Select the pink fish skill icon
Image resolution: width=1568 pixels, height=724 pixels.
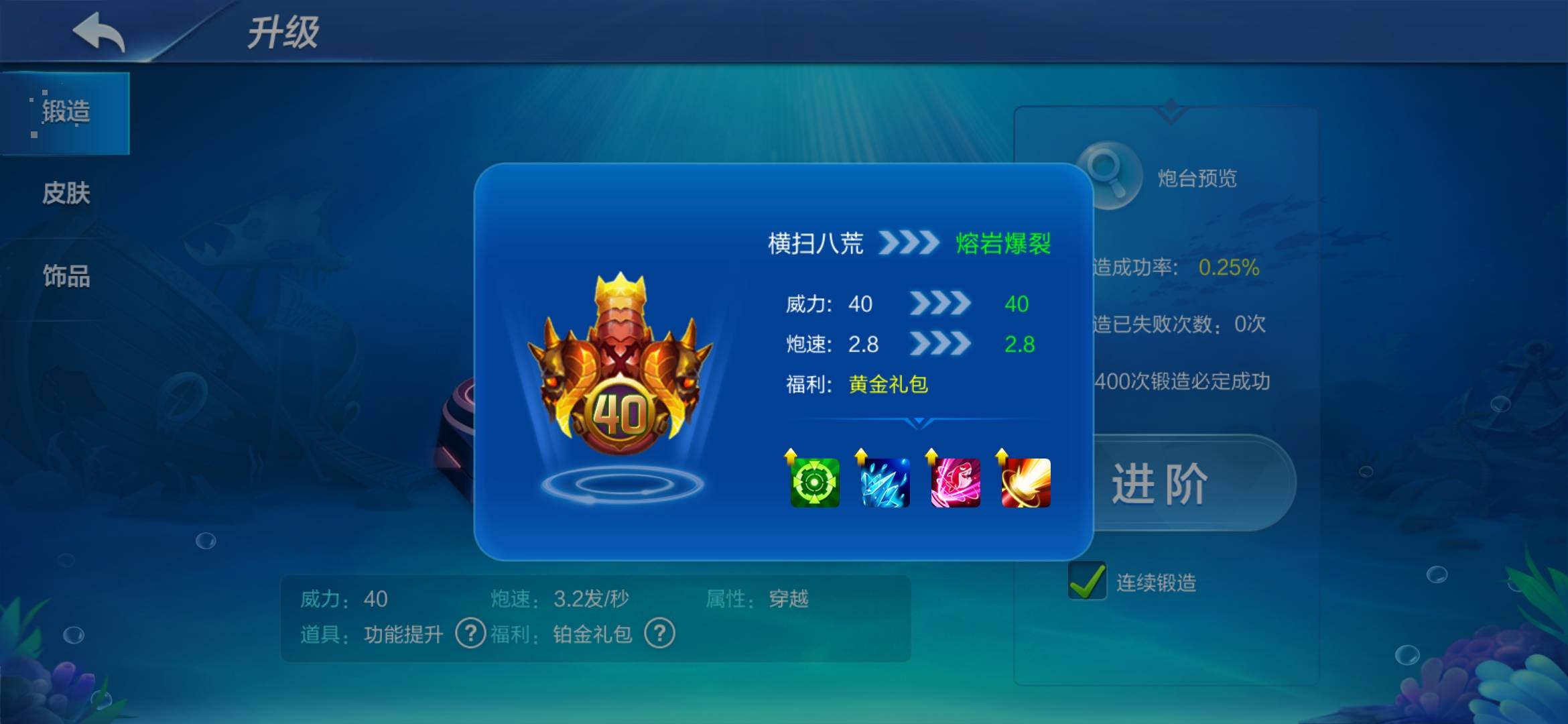[x=955, y=483]
